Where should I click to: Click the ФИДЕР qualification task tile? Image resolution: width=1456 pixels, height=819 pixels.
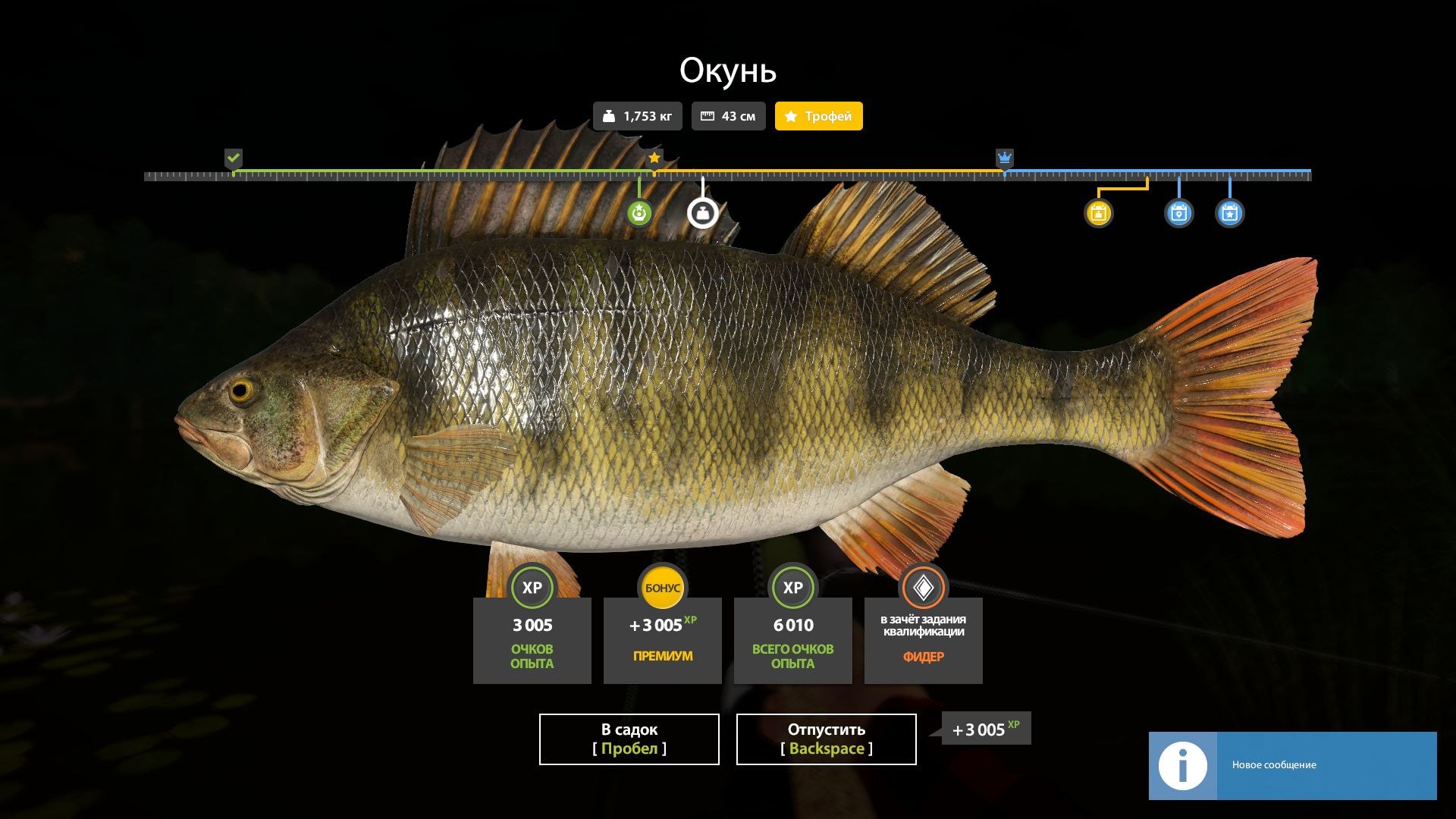pyautogui.click(x=923, y=639)
